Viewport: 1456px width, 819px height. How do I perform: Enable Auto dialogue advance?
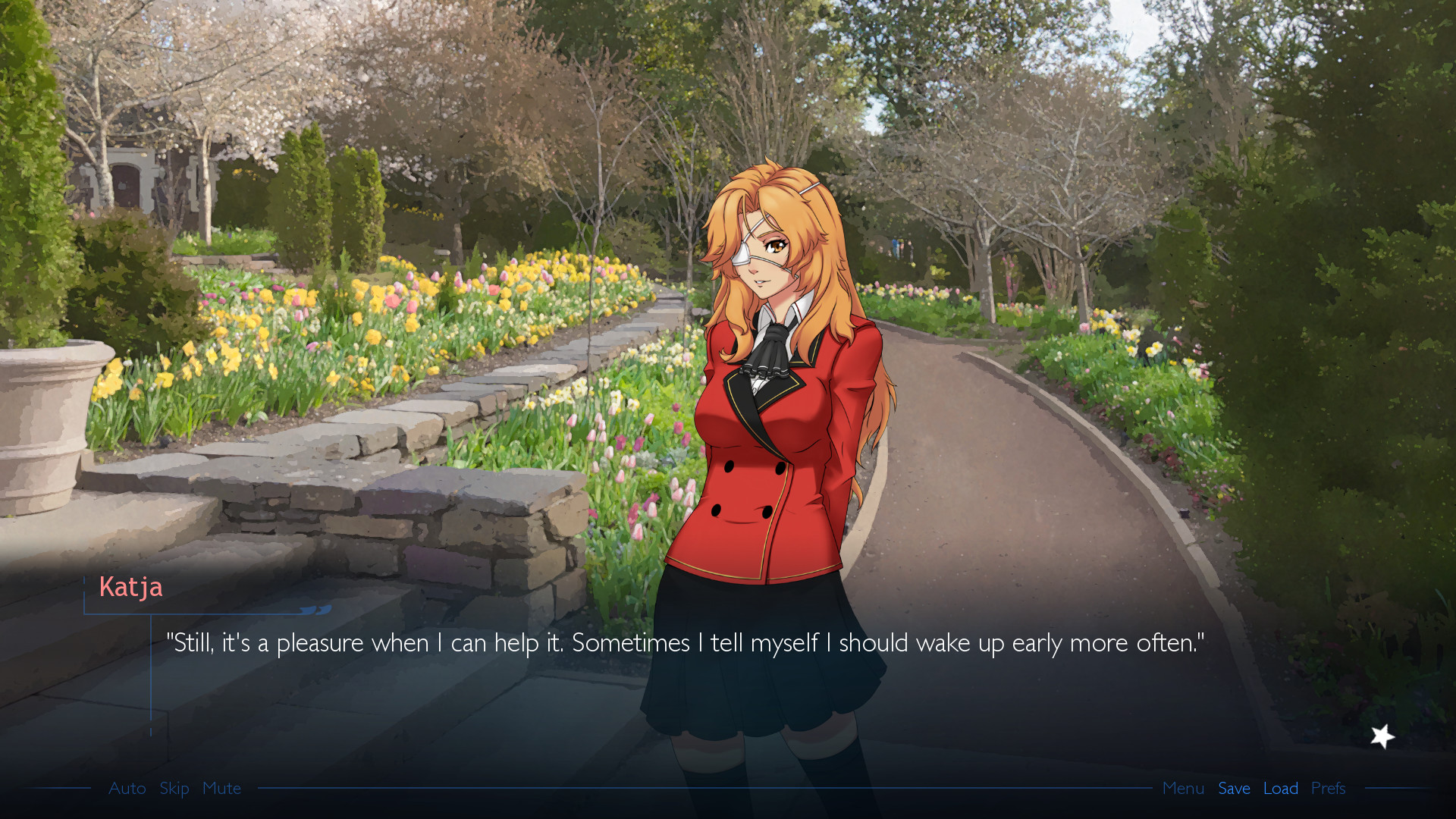pos(127,789)
